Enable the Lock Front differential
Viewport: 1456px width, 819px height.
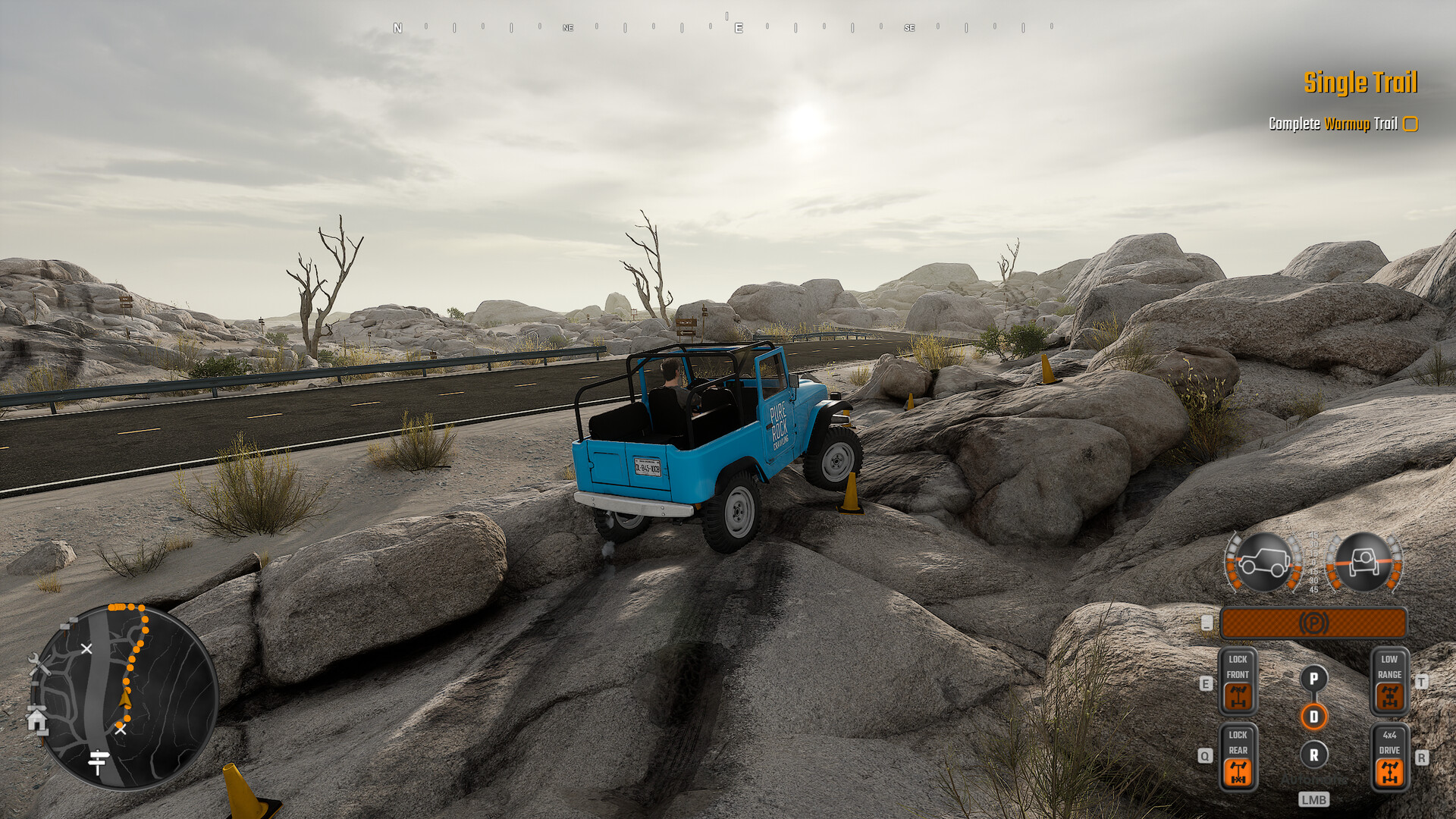1239,698
